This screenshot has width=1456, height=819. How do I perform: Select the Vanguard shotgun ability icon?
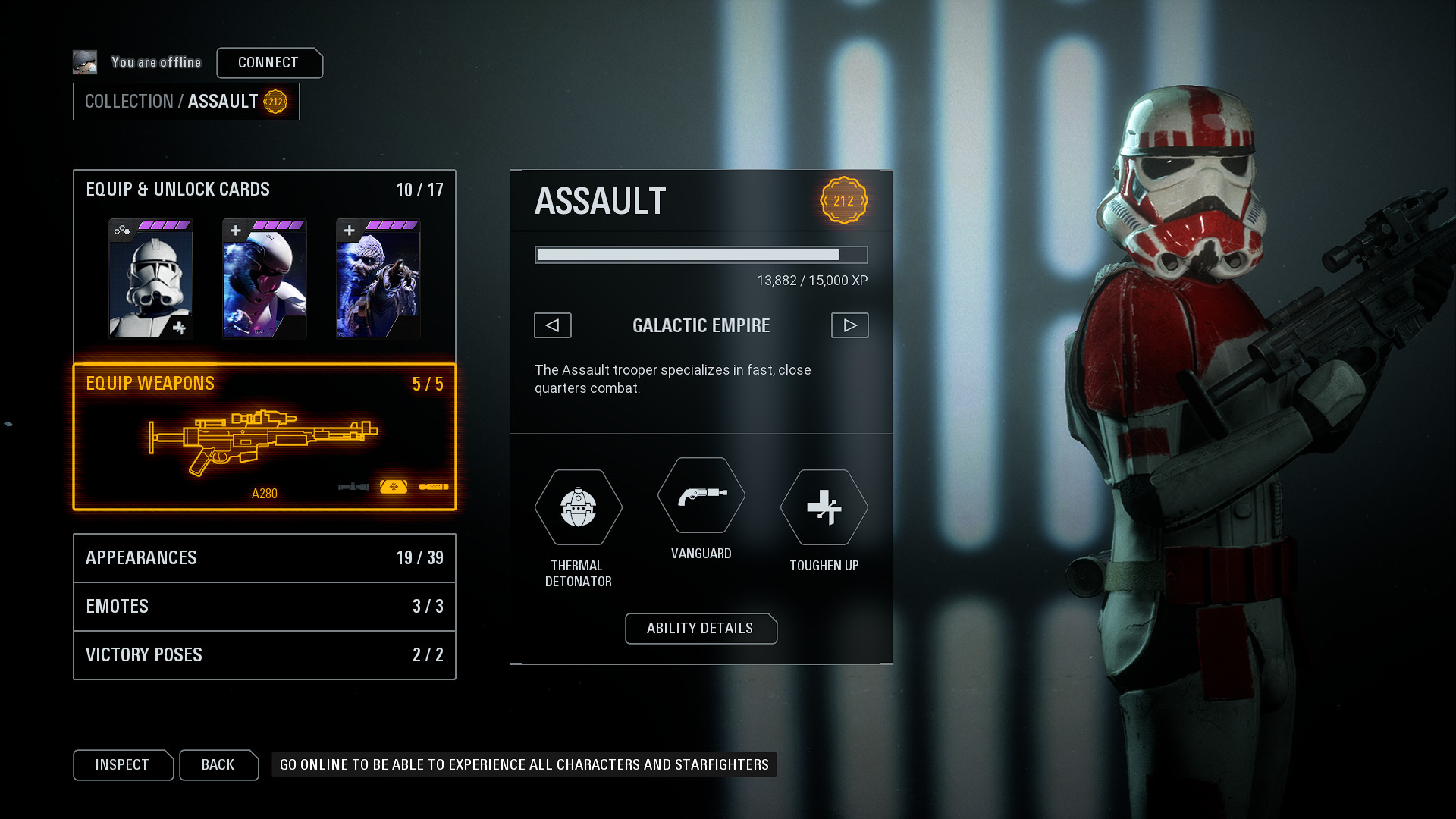tap(701, 497)
